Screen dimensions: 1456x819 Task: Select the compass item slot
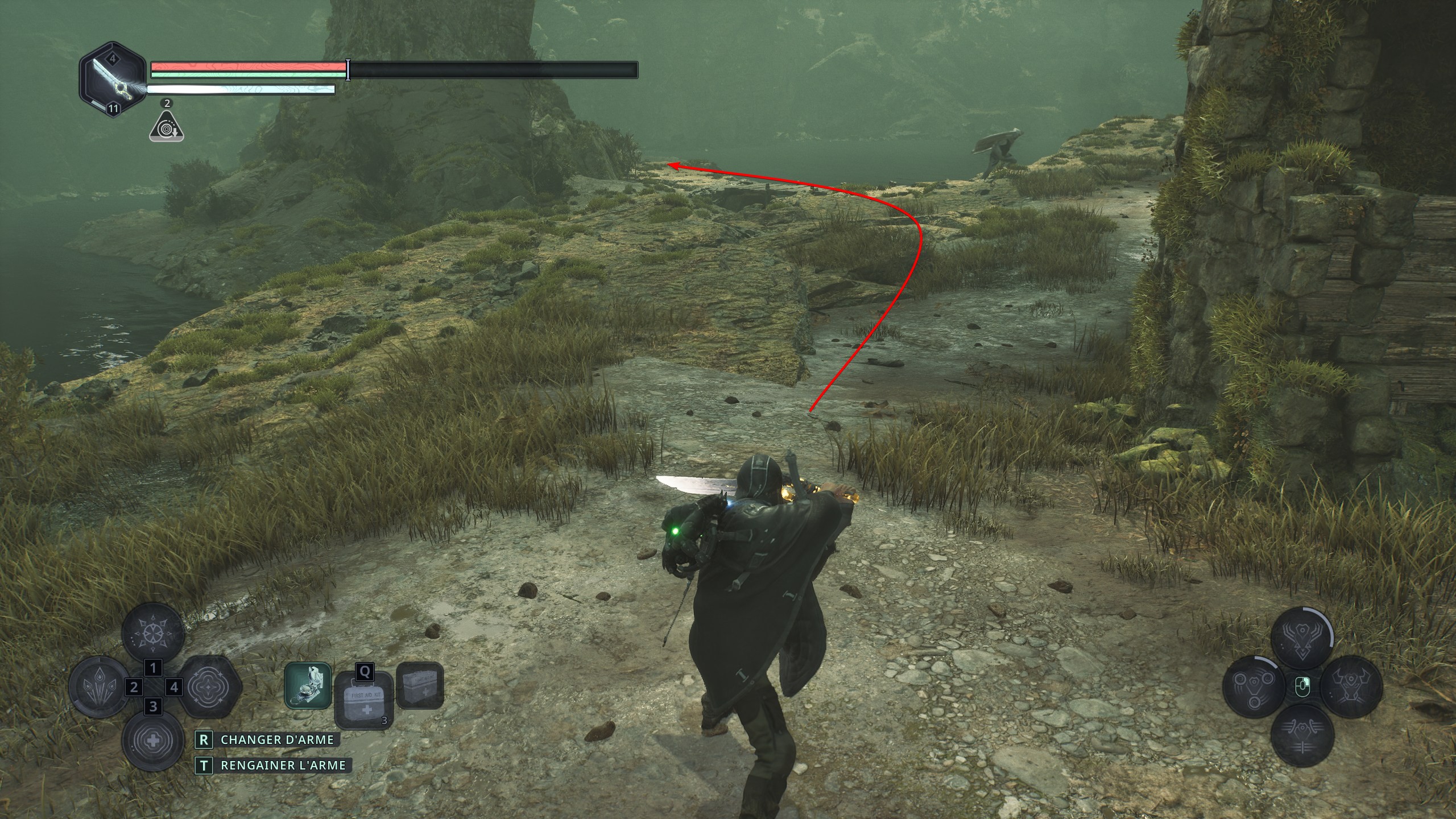point(308,685)
